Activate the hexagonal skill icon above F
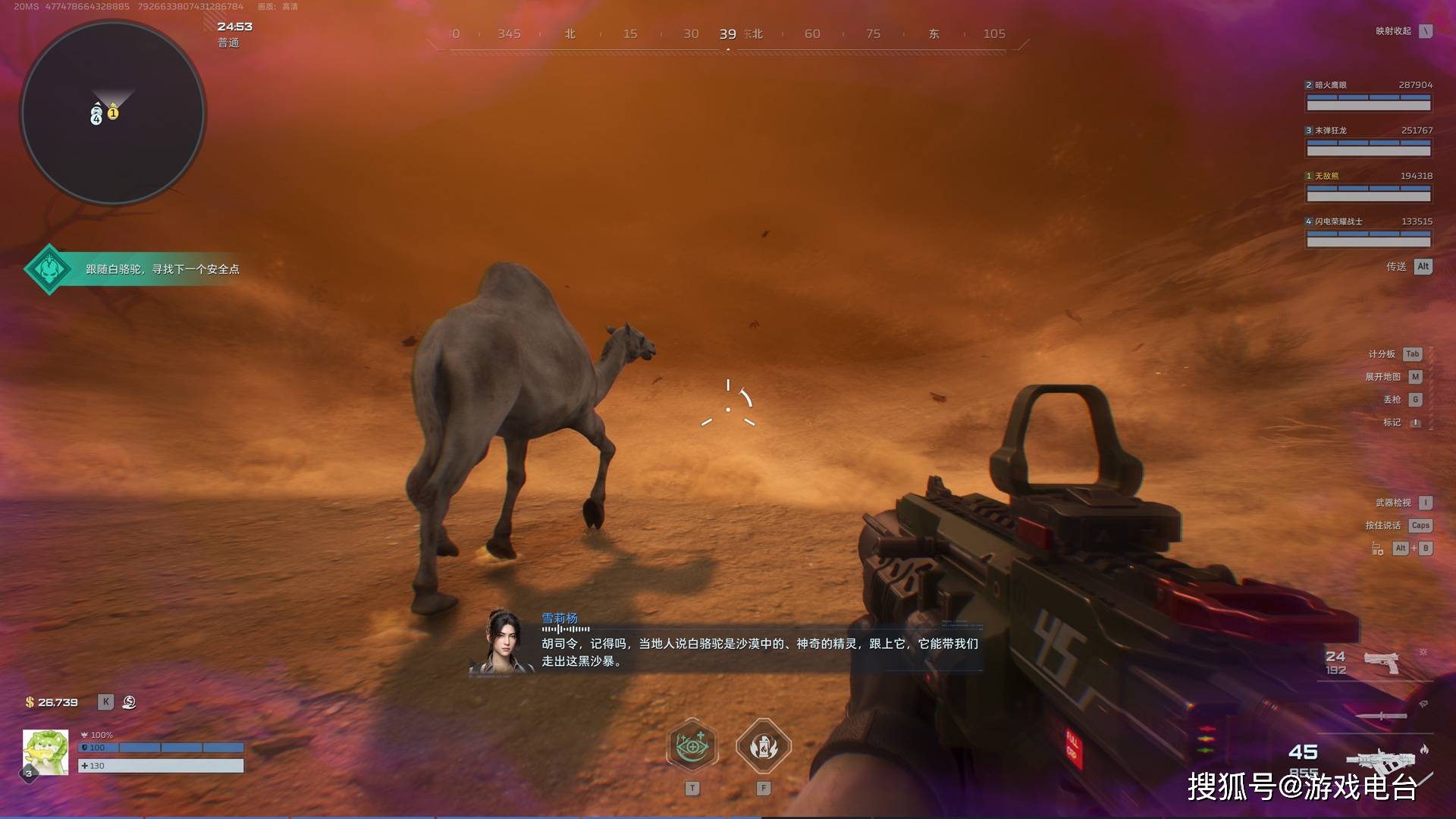1456x819 pixels. pyautogui.click(x=764, y=746)
